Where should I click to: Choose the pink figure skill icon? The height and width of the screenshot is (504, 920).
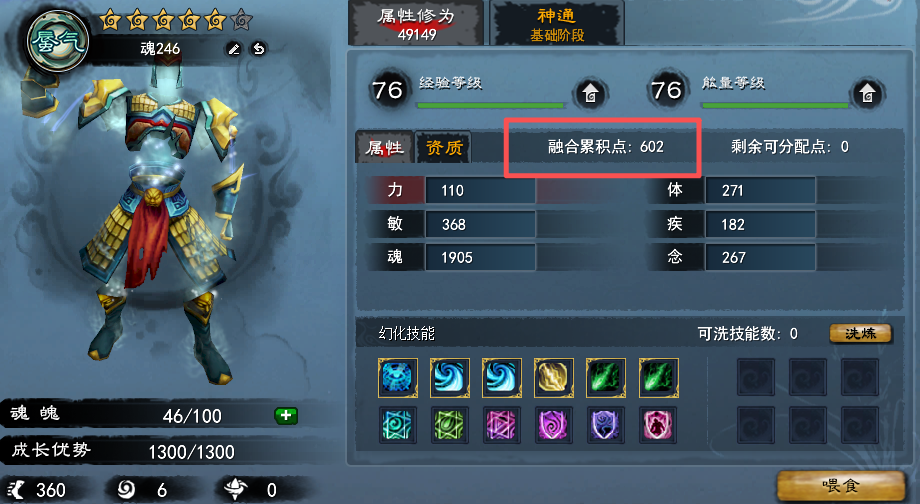[657, 425]
